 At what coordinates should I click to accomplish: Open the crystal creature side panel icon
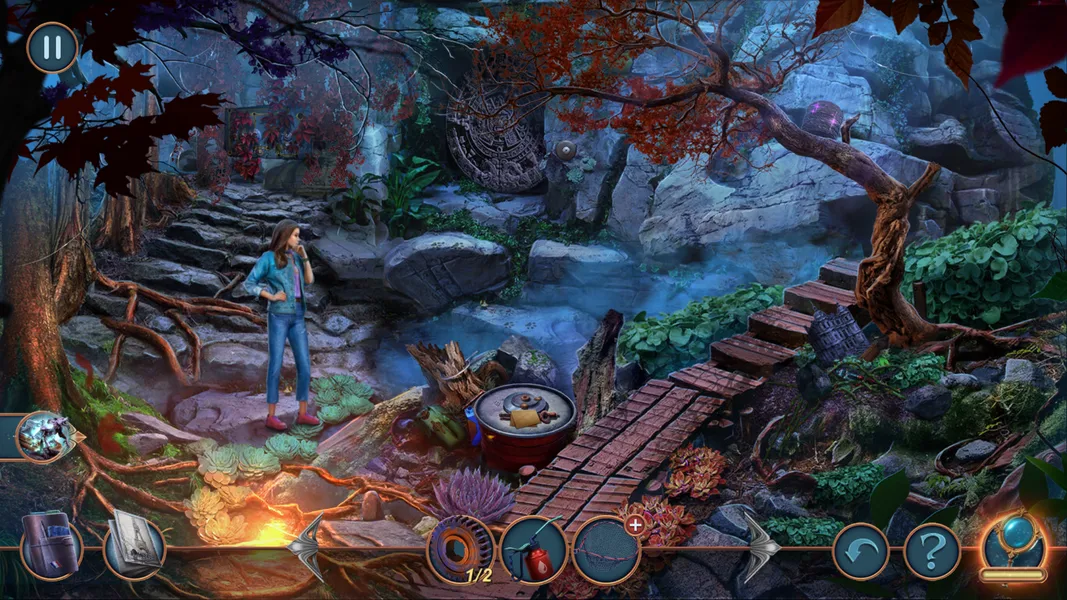click(43, 436)
